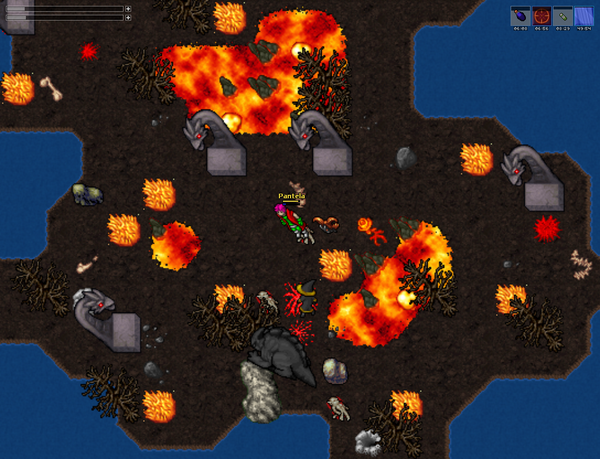Select the blue potion buff icon
The height and width of the screenshot is (459, 600).
point(520,16)
